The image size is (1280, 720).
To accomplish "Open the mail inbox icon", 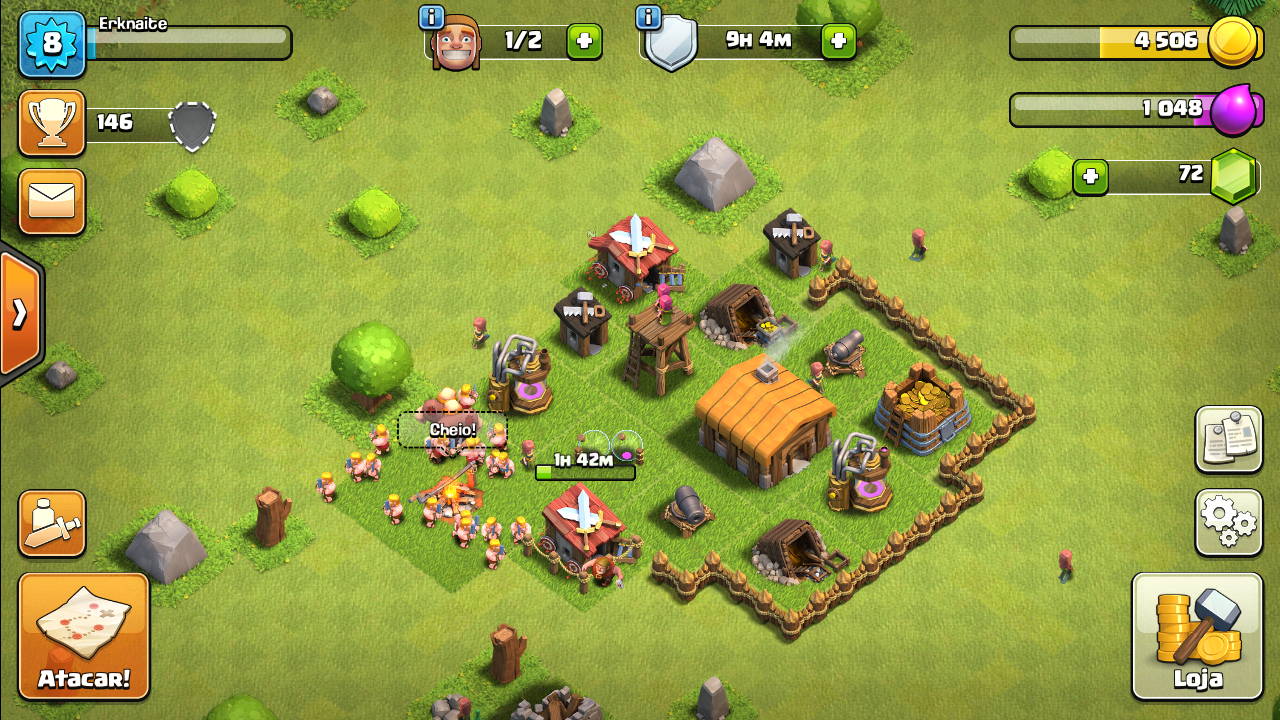I will point(52,201).
